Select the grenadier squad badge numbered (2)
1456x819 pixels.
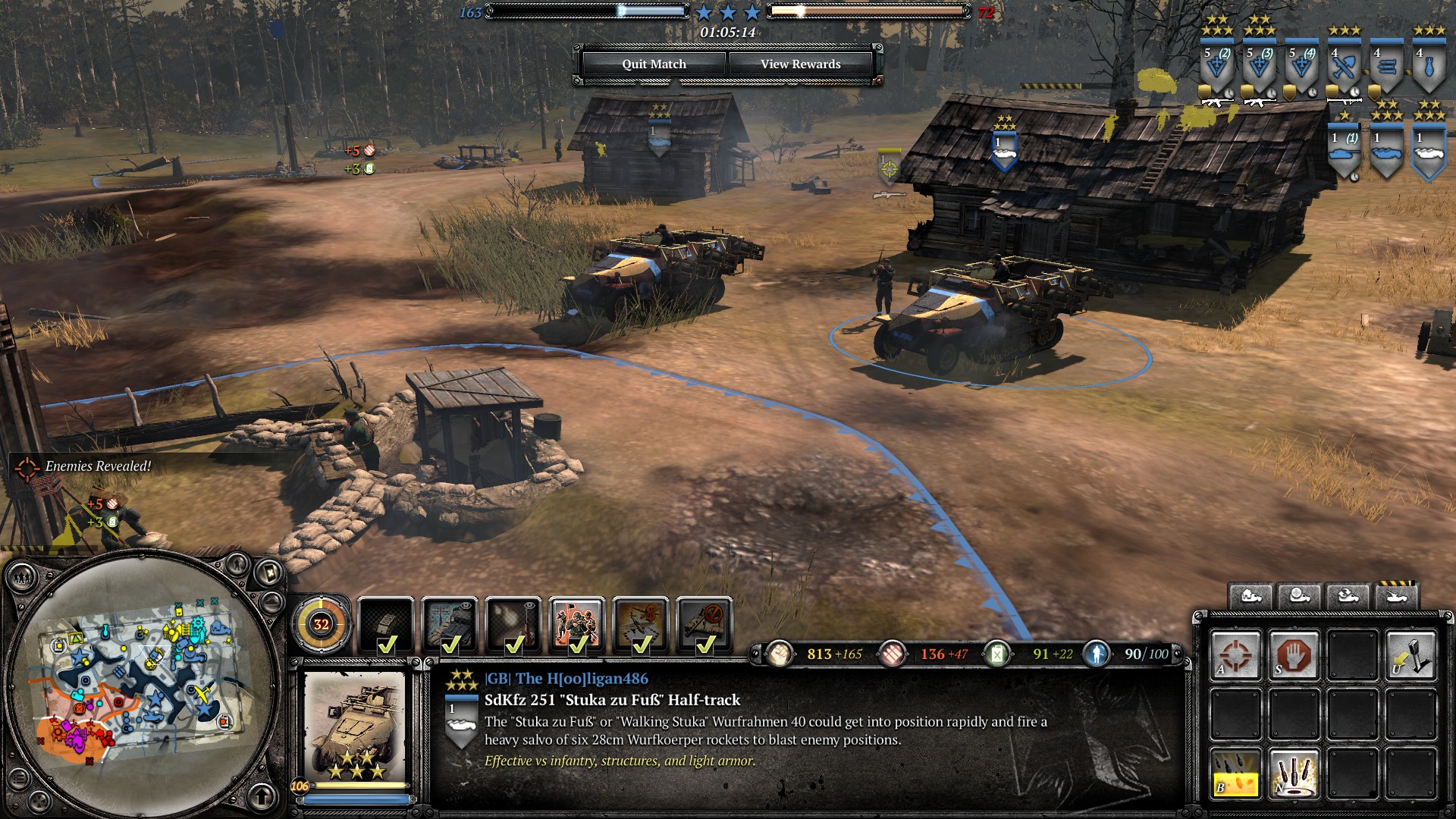click(1216, 68)
